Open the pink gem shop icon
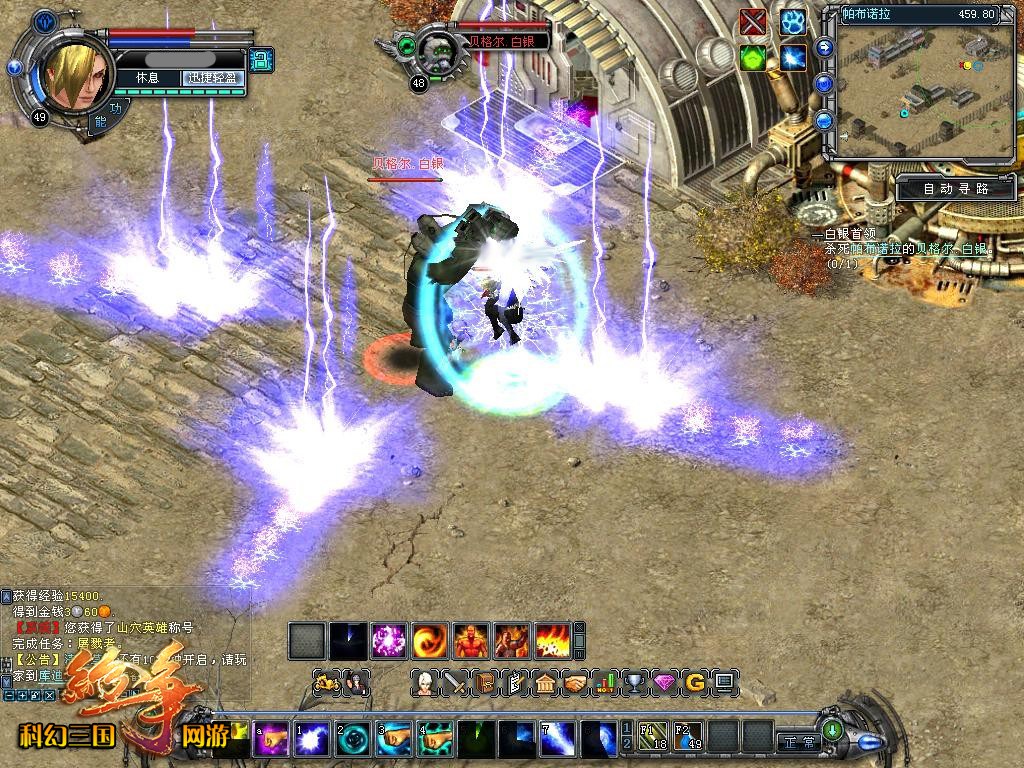This screenshot has width=1024, height=768. click(664, 683)
